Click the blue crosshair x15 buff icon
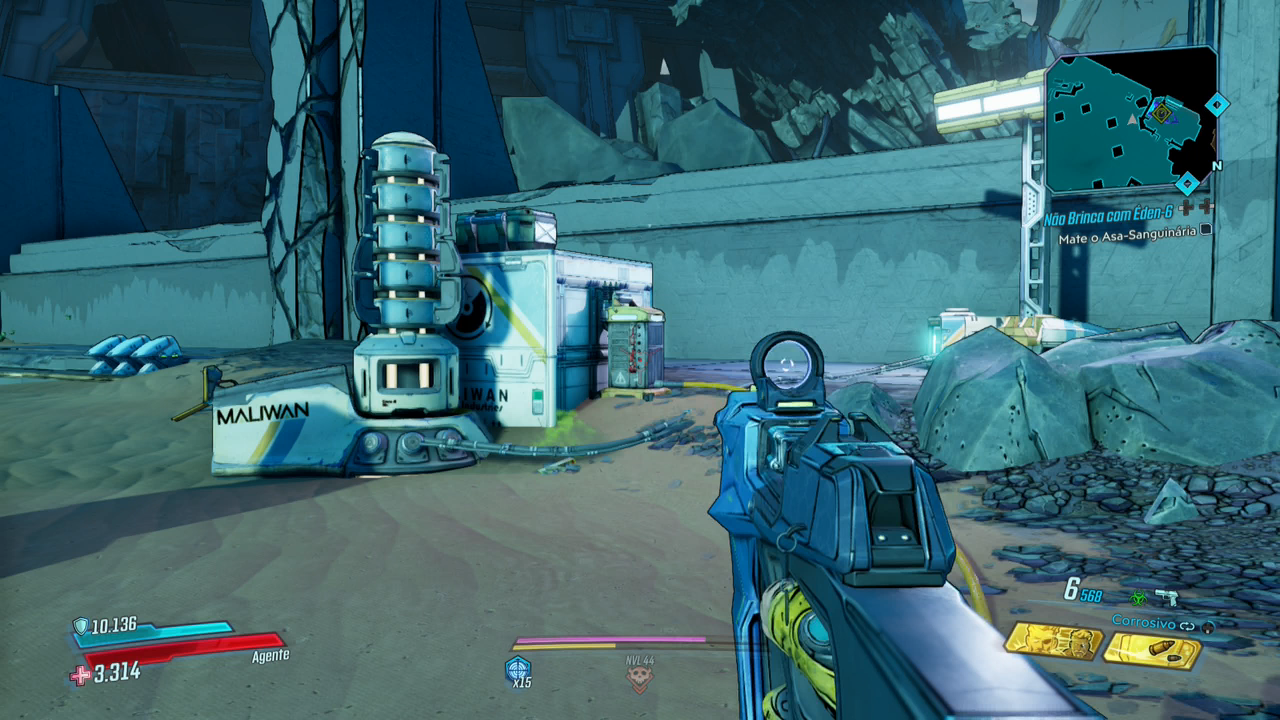 [x=518, y=668]
